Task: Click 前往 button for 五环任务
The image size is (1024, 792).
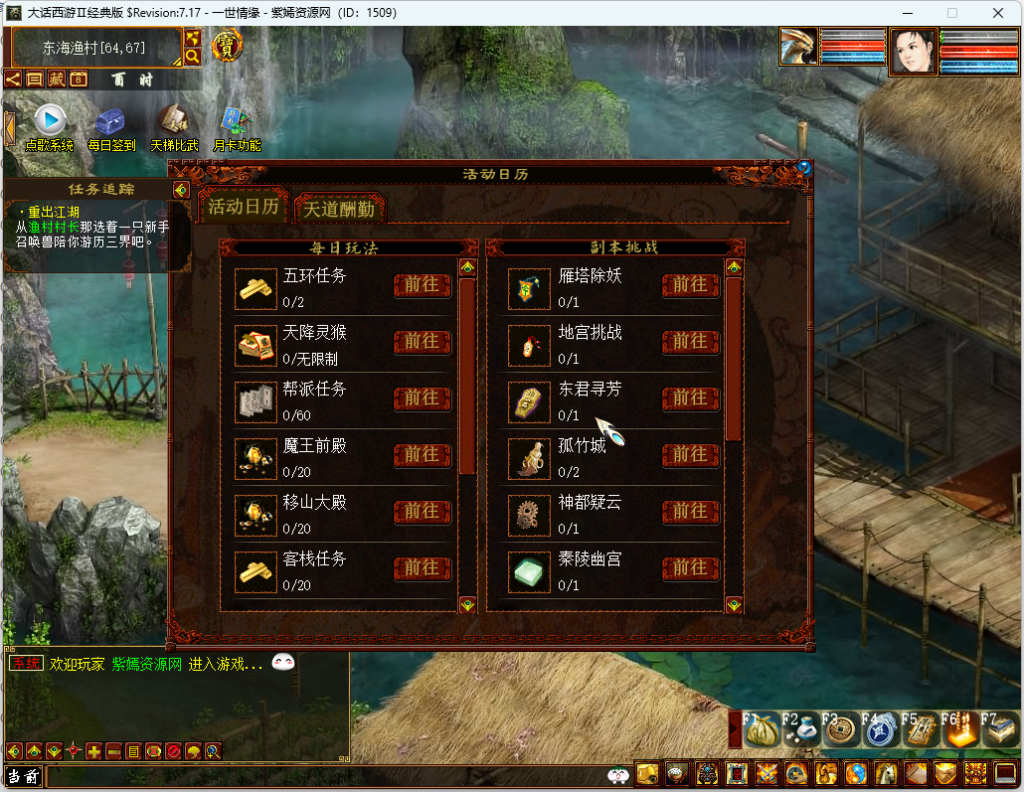Action: [x=422, y=285]
